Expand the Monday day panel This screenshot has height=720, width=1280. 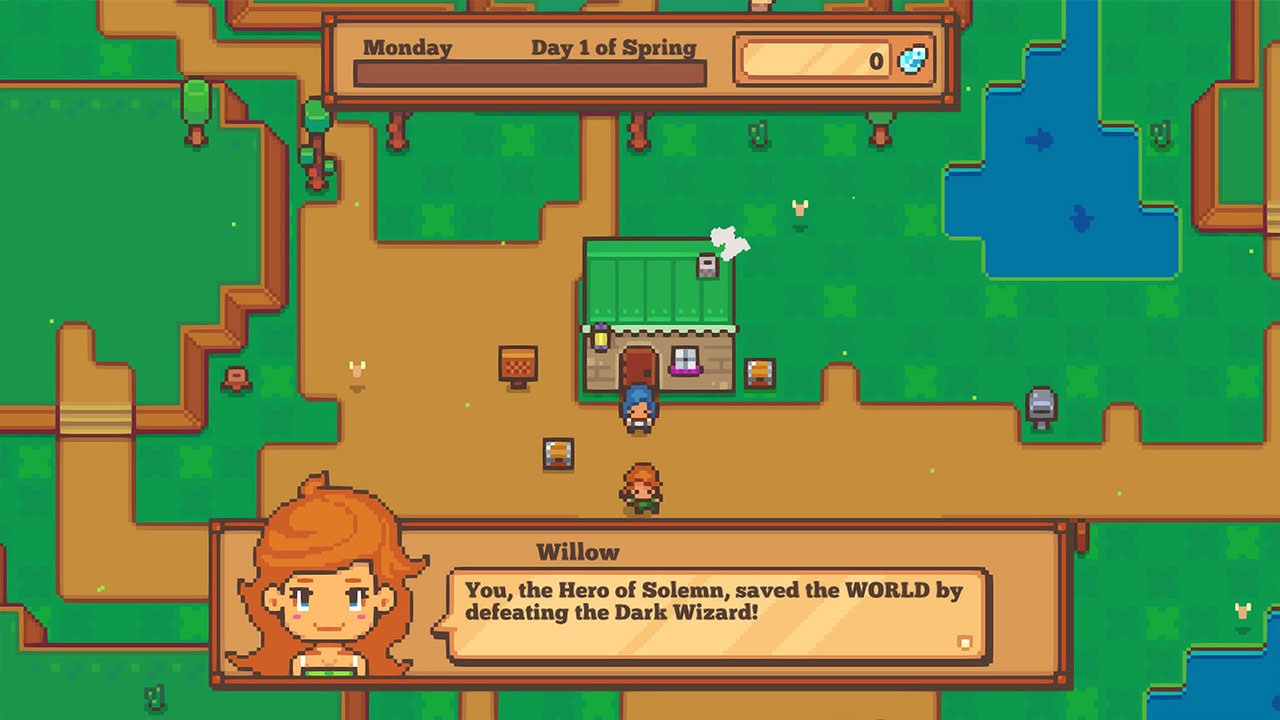[408, 46]
